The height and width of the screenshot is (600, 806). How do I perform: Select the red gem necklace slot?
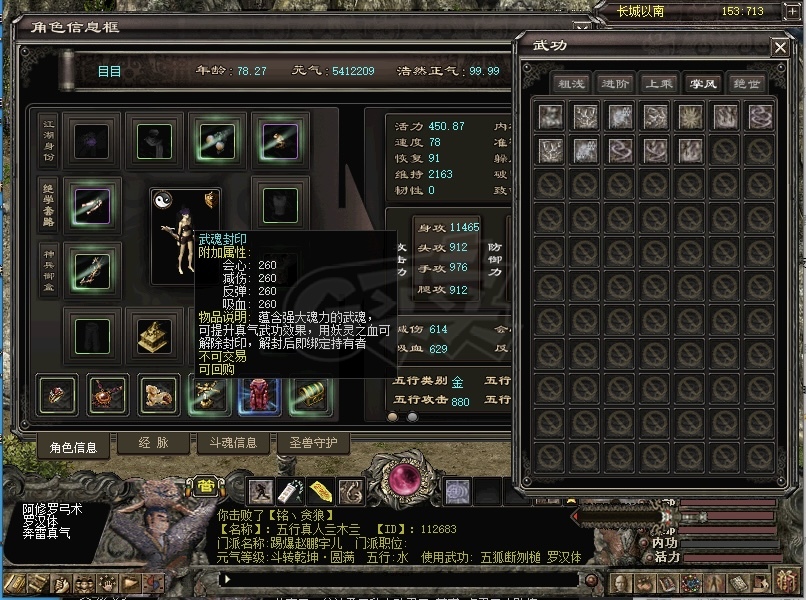coord(107,396)
